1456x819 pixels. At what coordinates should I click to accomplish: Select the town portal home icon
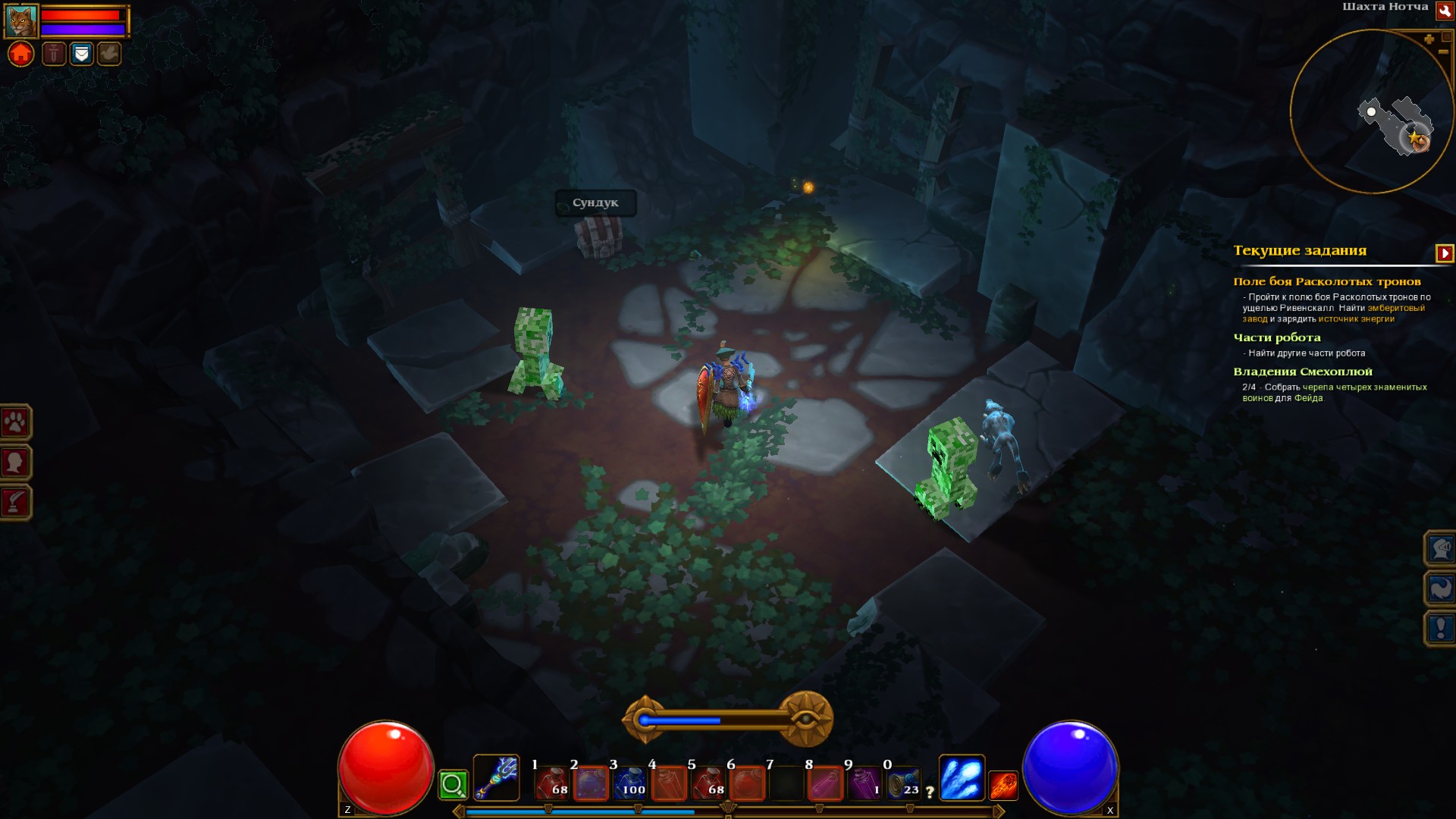[20, 54]
